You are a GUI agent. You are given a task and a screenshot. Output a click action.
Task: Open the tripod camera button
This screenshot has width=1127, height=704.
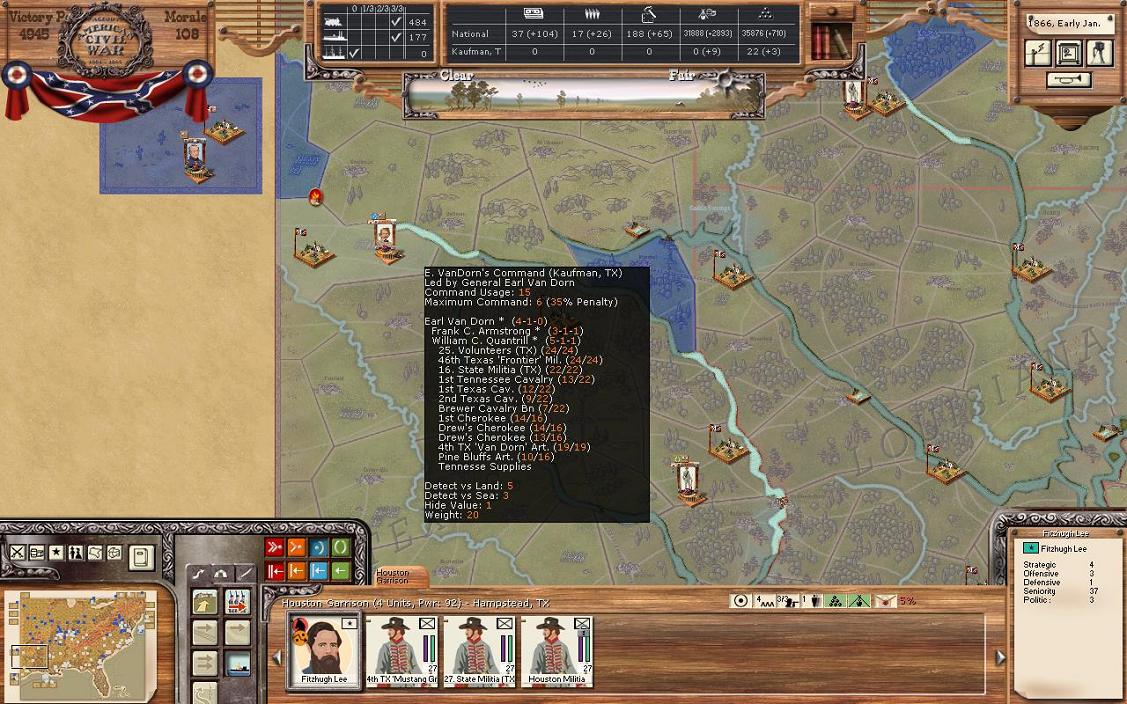tap(1100, 53)
